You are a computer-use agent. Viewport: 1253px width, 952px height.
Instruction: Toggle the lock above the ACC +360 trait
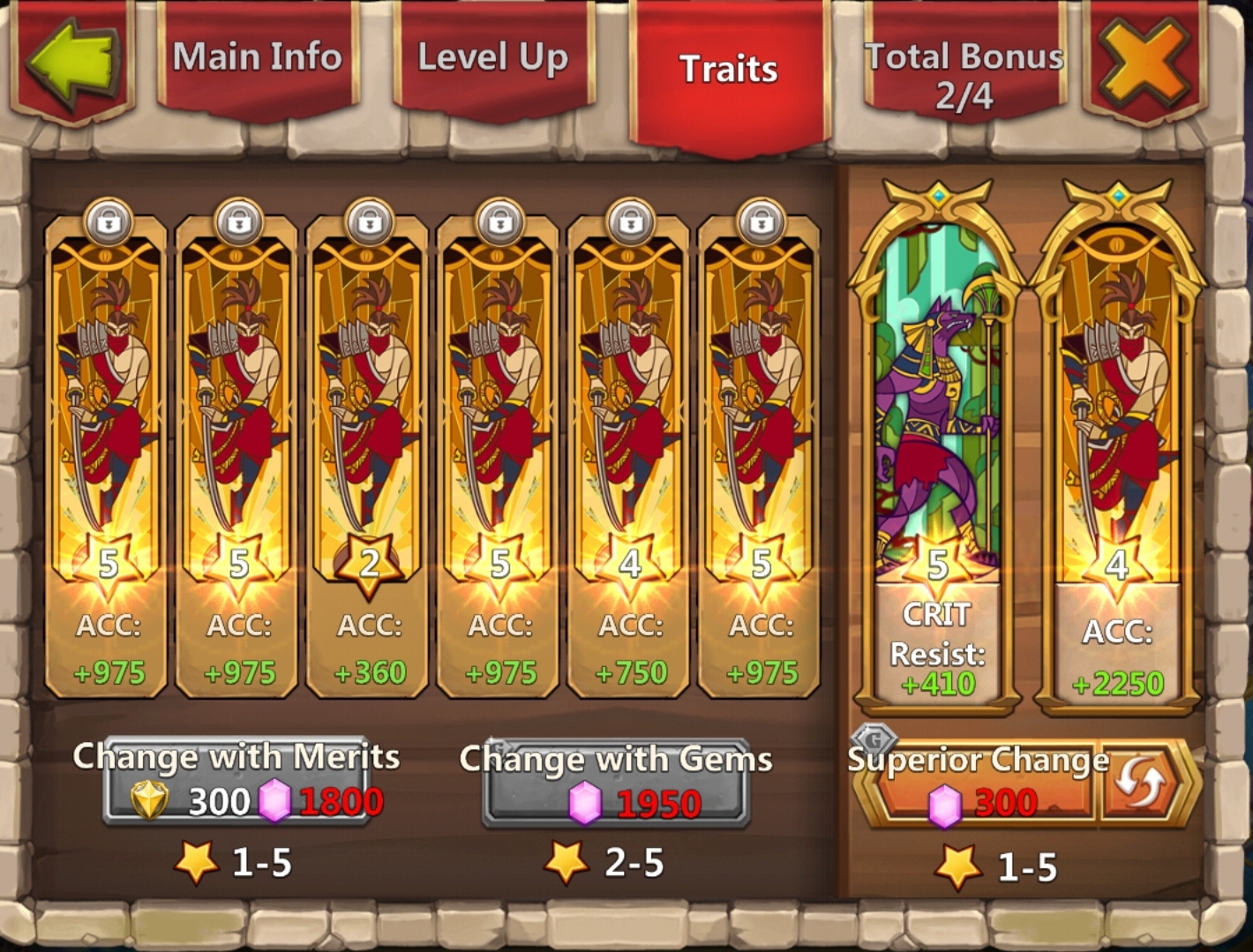tap(369, 222)
